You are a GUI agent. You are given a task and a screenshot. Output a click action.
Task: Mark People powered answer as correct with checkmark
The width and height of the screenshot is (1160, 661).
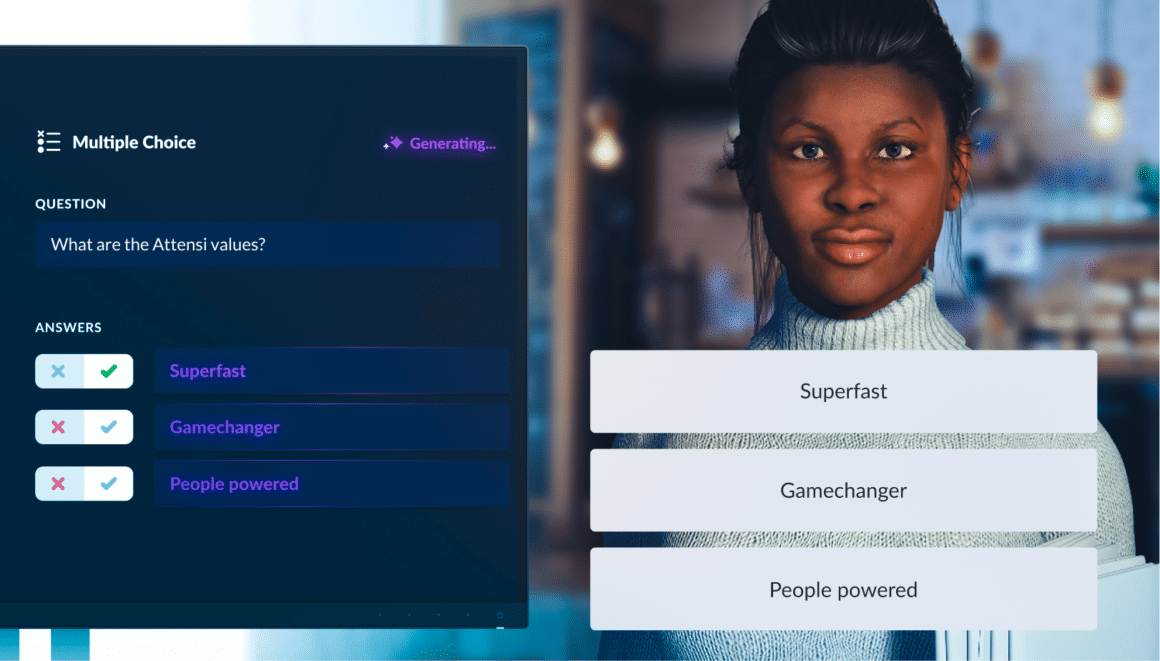coord(109,484)
